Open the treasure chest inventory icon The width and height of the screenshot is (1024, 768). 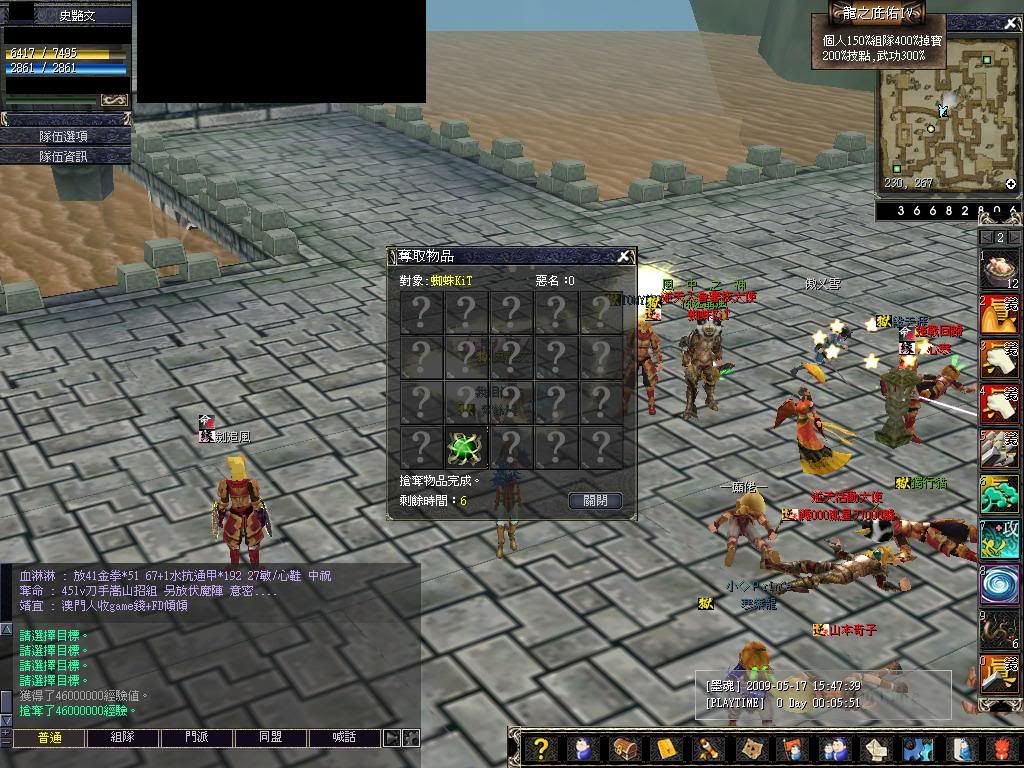tap(625, 748)
